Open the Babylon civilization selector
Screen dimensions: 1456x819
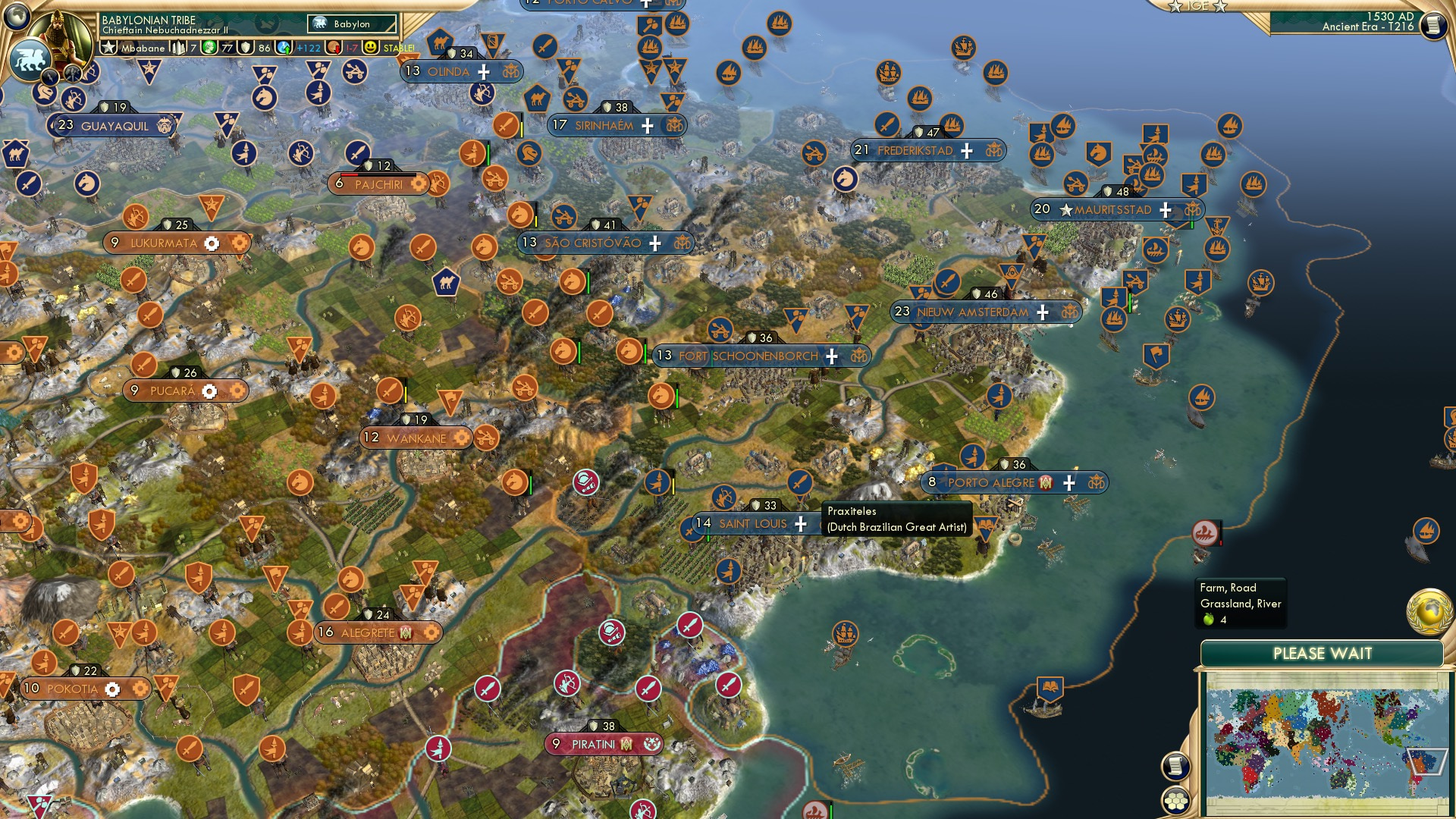pyautogui.click(x=350, y=24)
